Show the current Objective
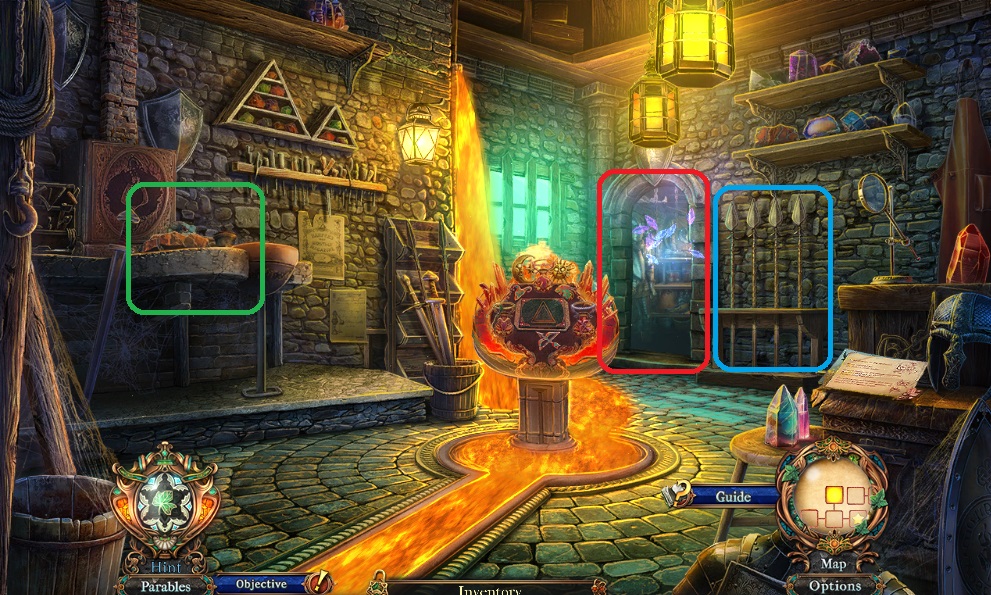 262,584
